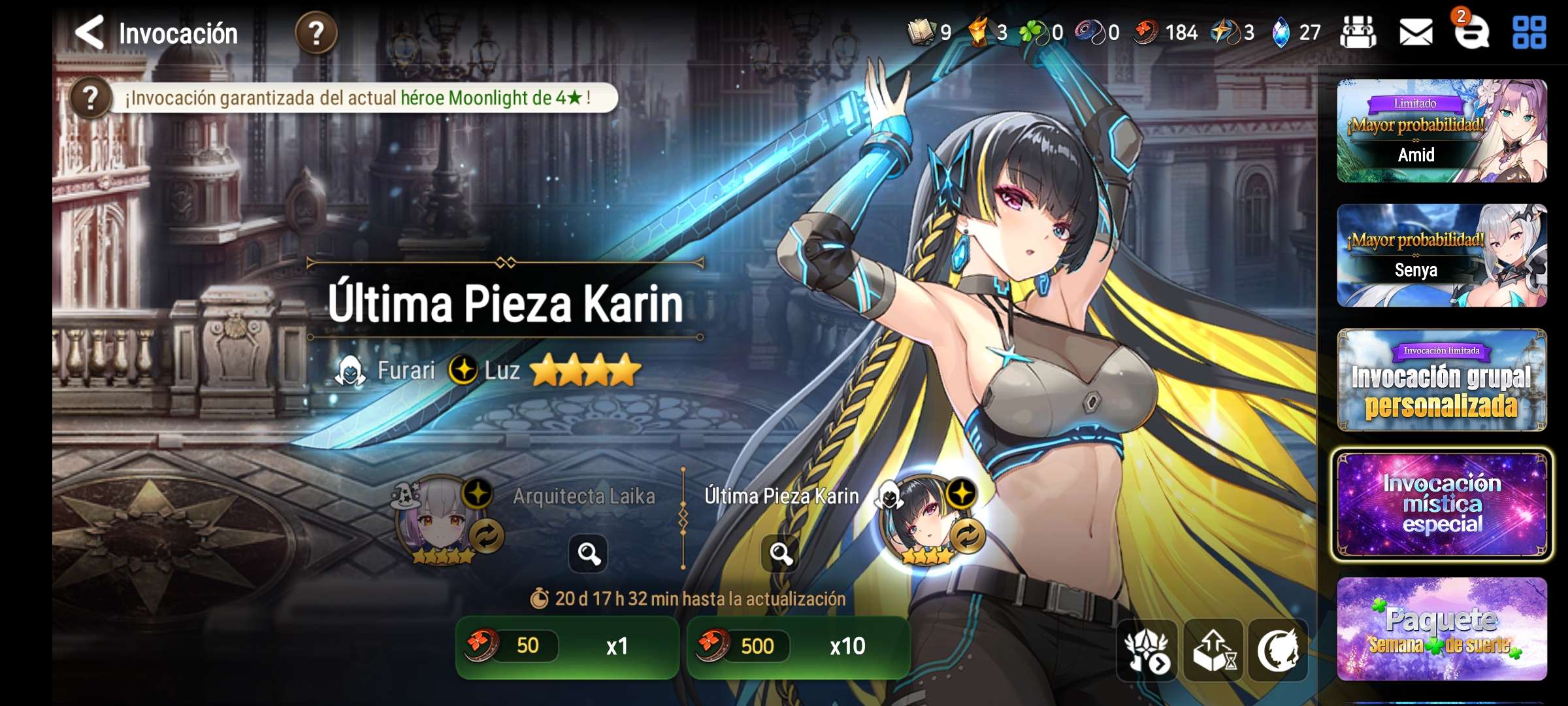The height and width of the screenshot is (706, 1568).
Task: Open the hero silhouette icon button
Action: [1278, 650]
